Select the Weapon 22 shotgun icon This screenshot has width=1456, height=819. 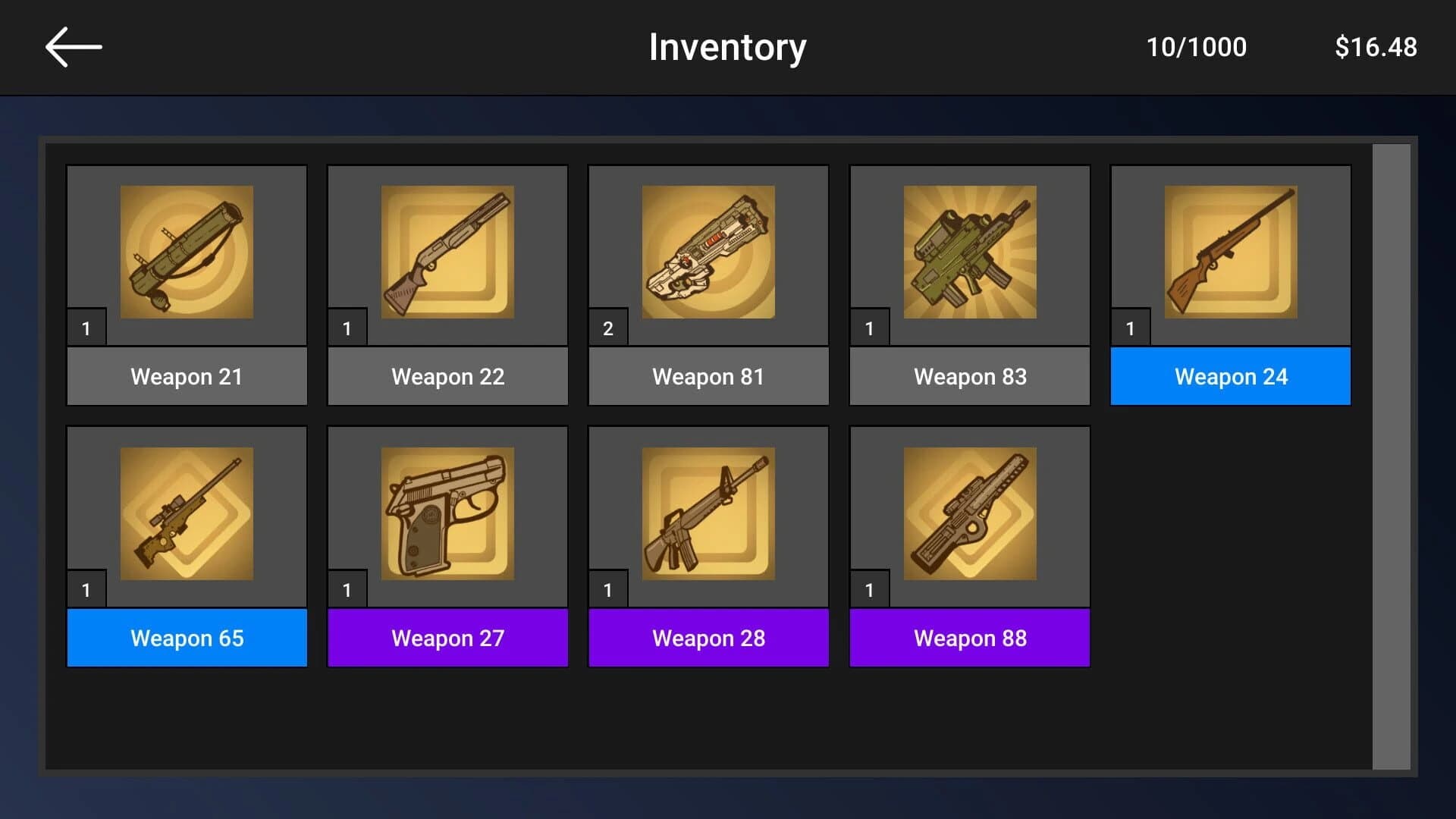pos(447,253)
